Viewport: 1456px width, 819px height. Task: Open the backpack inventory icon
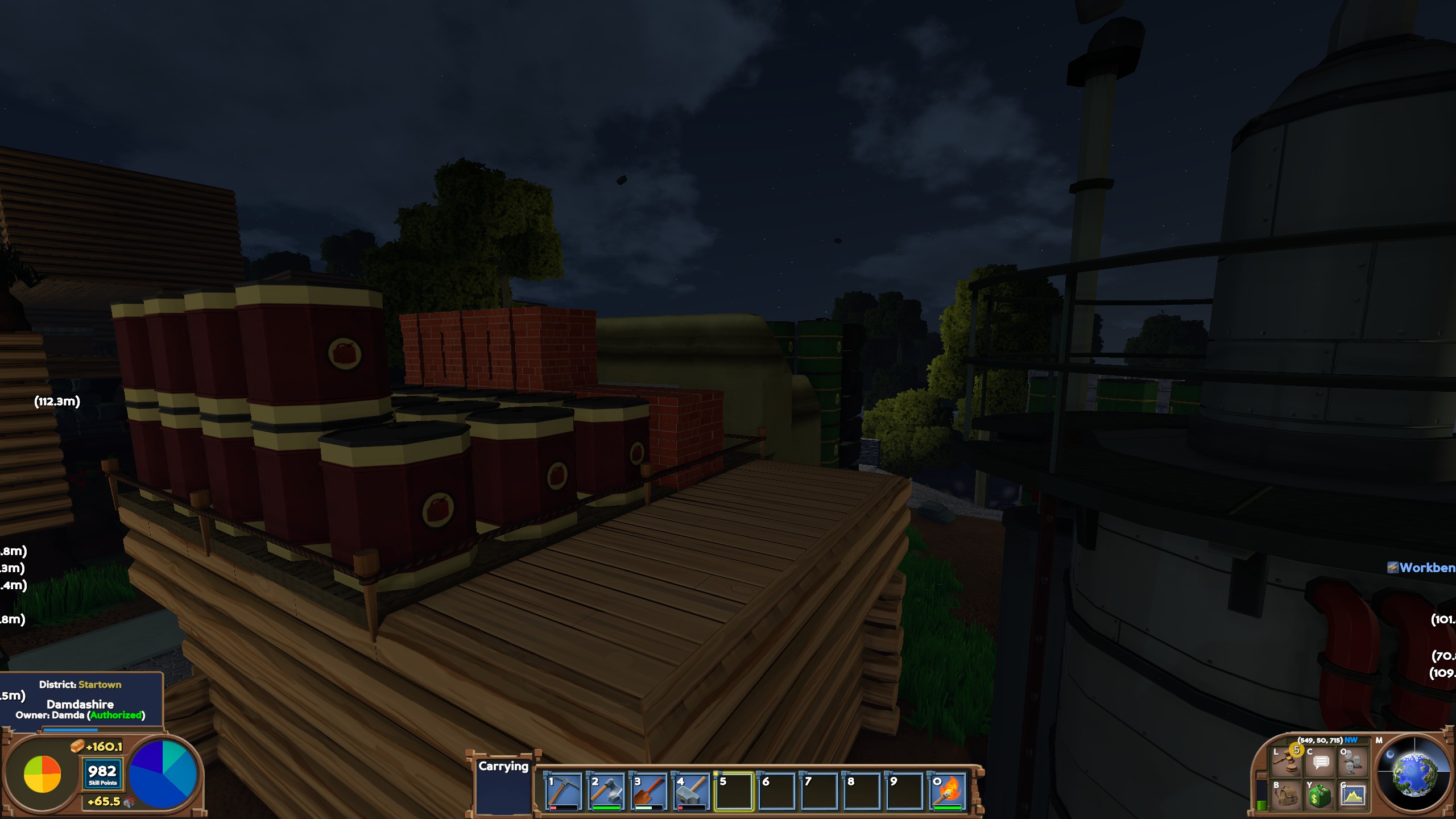[1285, 795]
